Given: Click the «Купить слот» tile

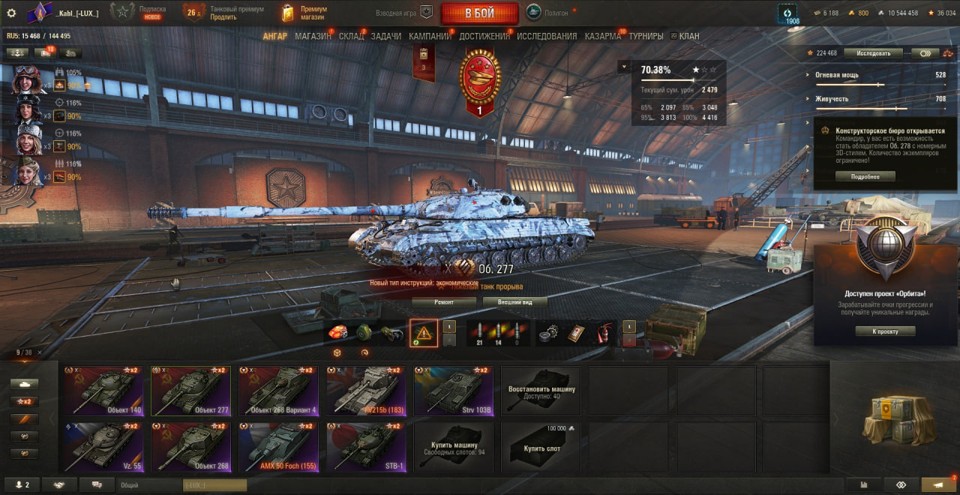Looking at the screenshot, I should click(x=541, y=446).
